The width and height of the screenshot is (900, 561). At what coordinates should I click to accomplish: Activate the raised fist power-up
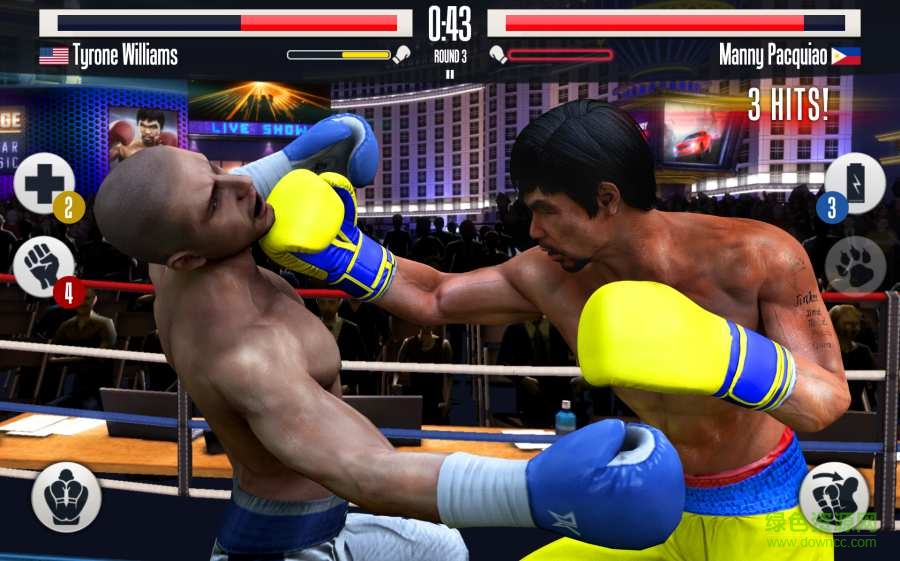44,266
